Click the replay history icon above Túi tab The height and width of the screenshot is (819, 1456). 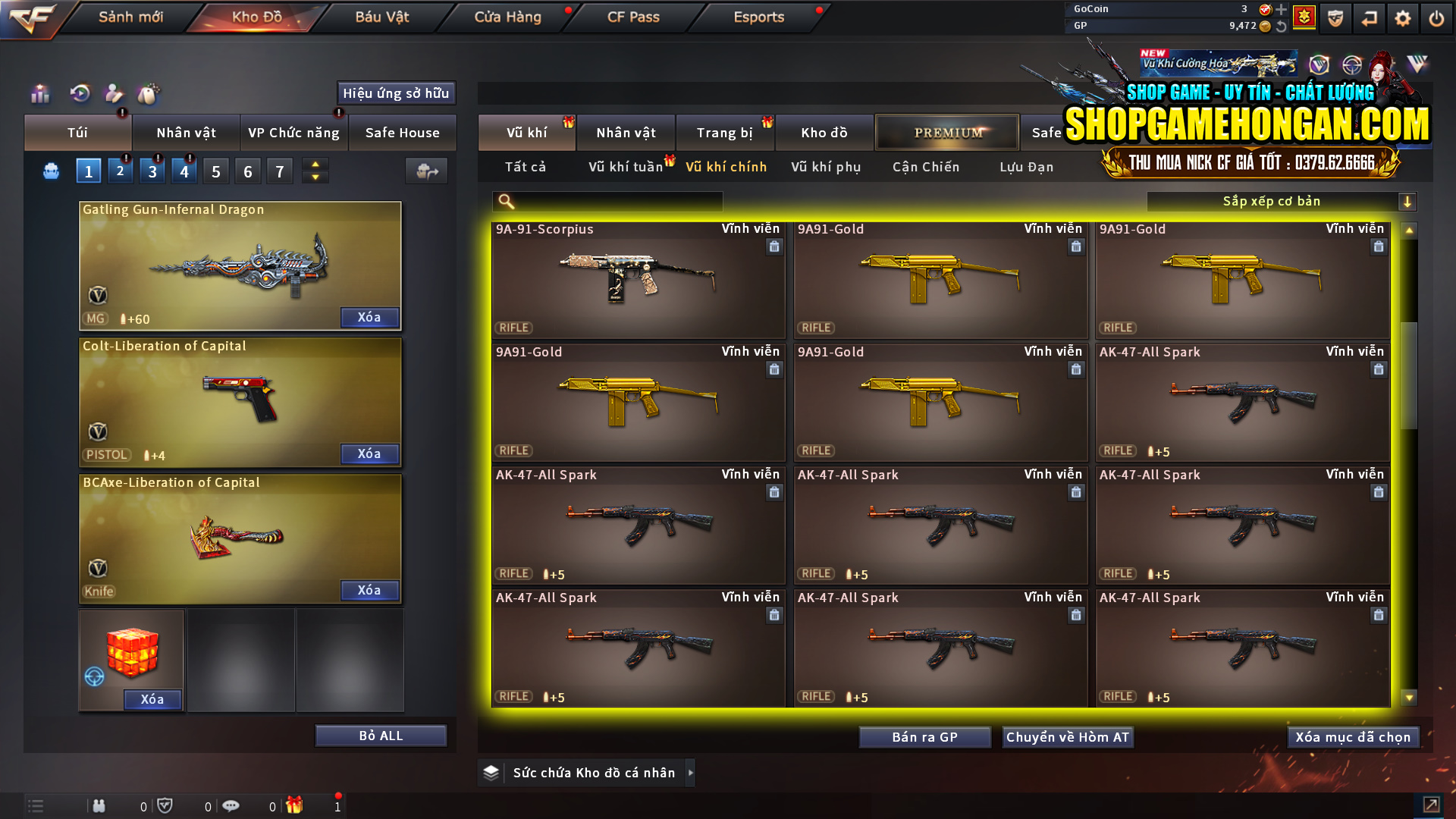(x=79, y=93)
